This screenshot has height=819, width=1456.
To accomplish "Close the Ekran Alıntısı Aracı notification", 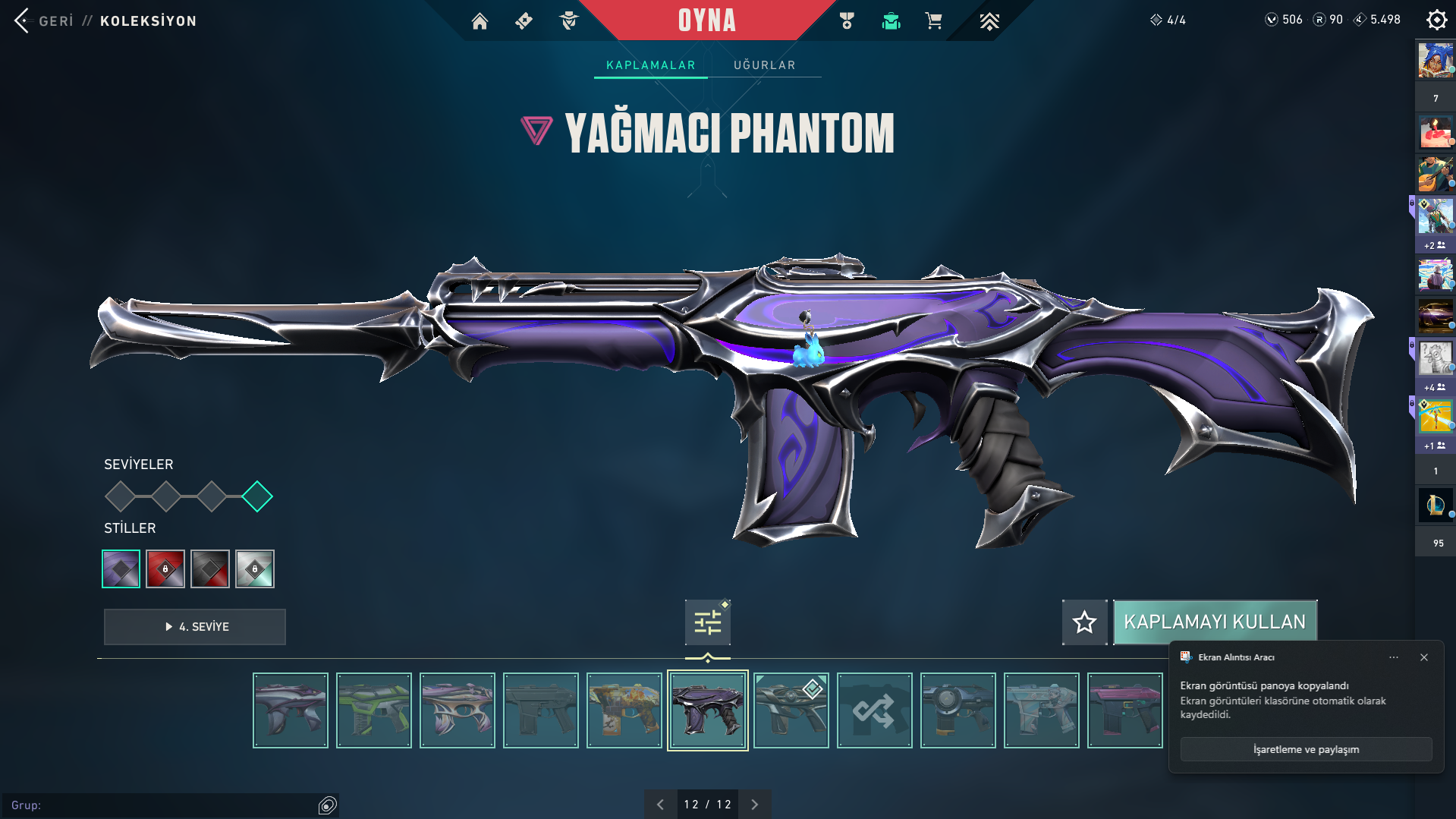I will pyautogui.click(x=1424, y=657).
